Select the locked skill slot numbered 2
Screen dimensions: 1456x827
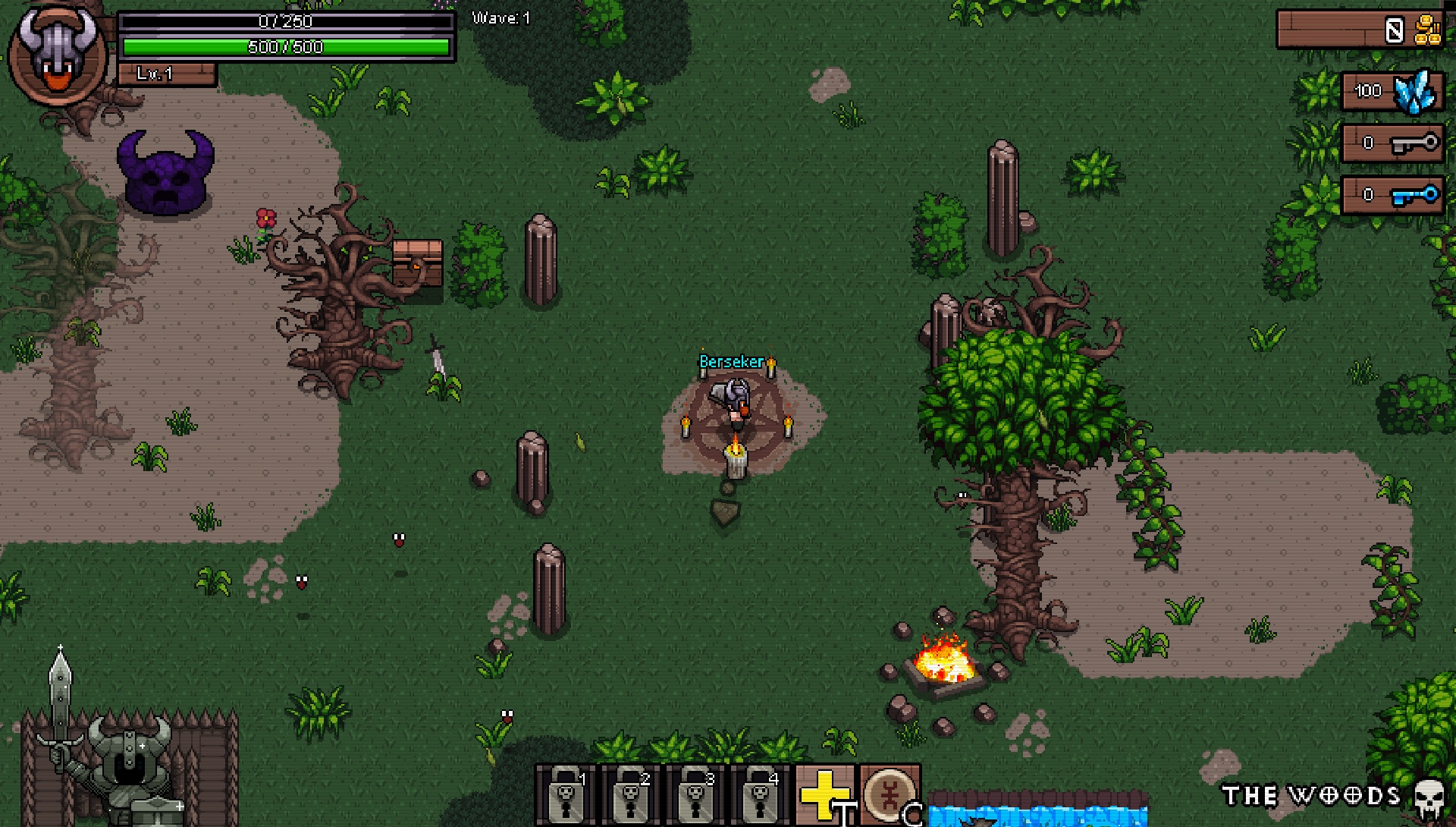[629, 794]
